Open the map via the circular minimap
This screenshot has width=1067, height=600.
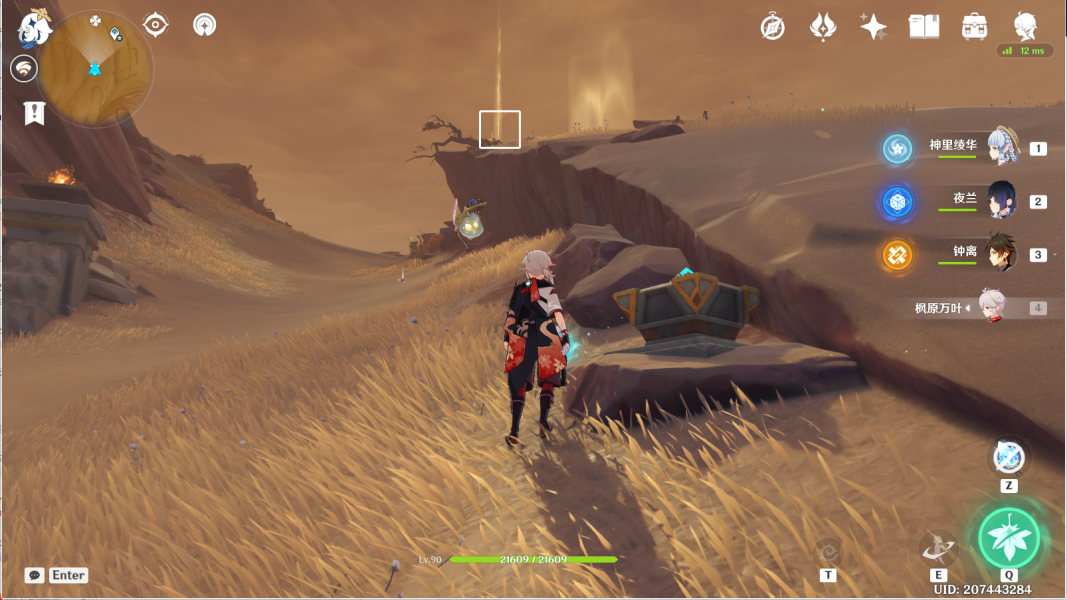[96, 69]
